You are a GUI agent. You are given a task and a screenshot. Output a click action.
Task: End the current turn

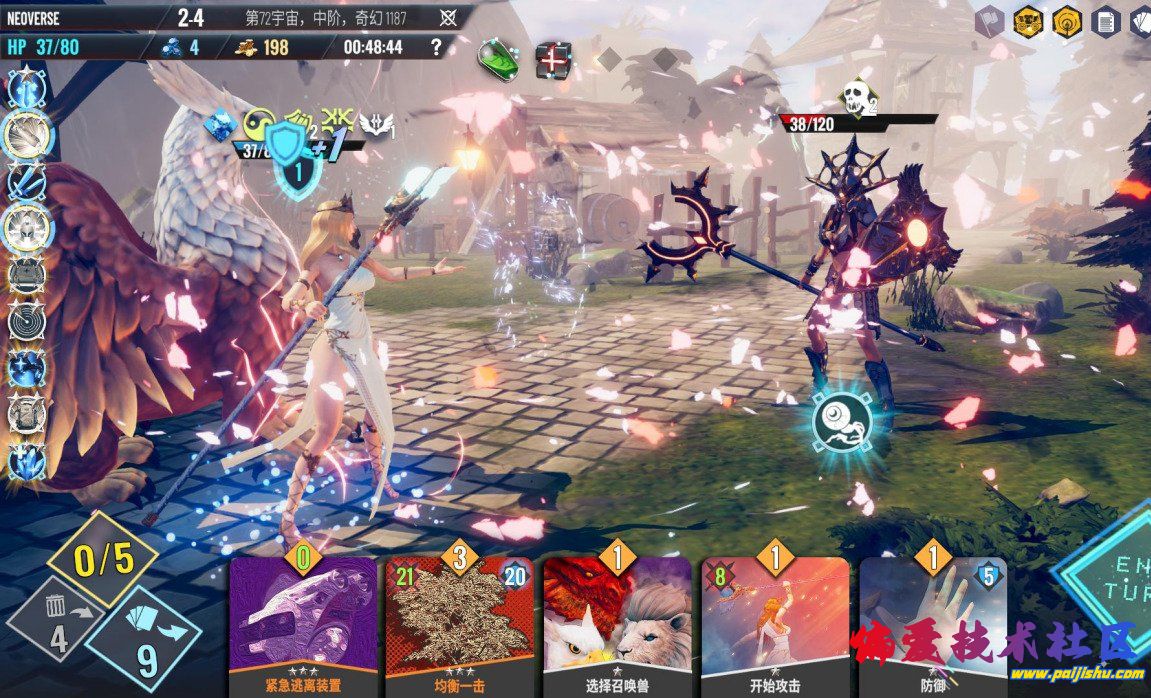click(1110, 582)
